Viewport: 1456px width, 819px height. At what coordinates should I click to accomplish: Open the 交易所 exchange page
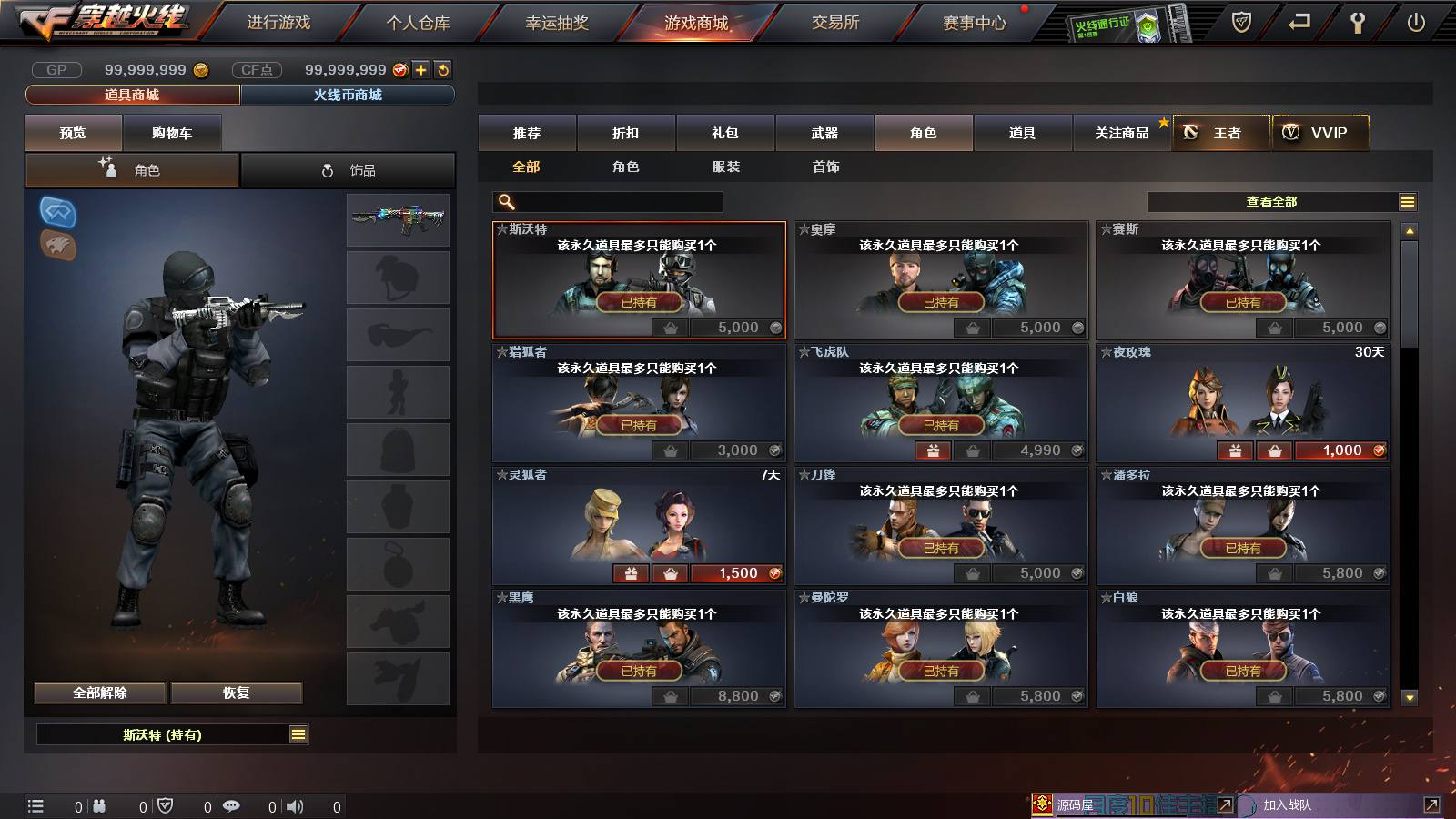[x=835, y=23]
